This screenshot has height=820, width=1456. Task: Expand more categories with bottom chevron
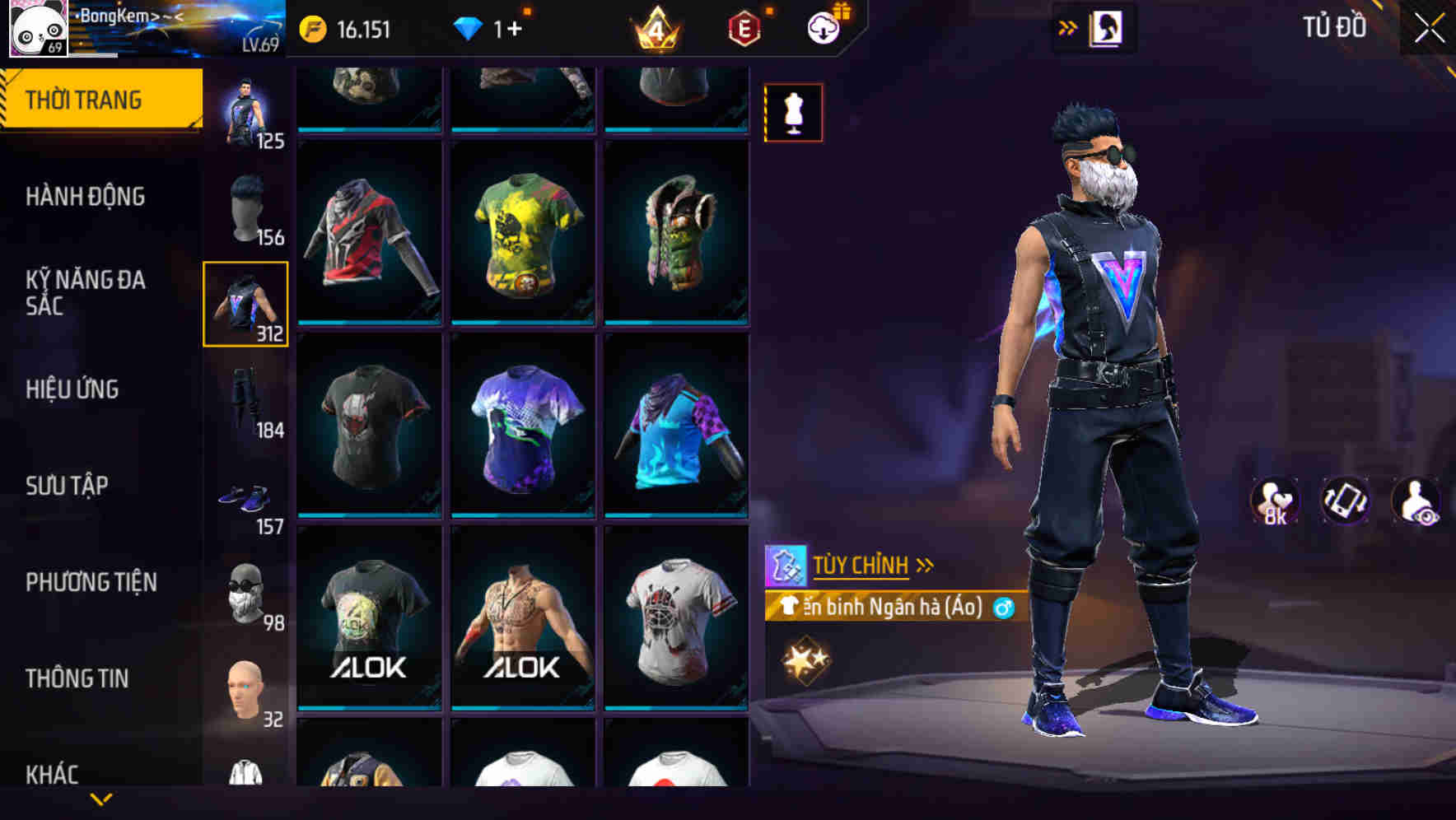click(100, 799)
